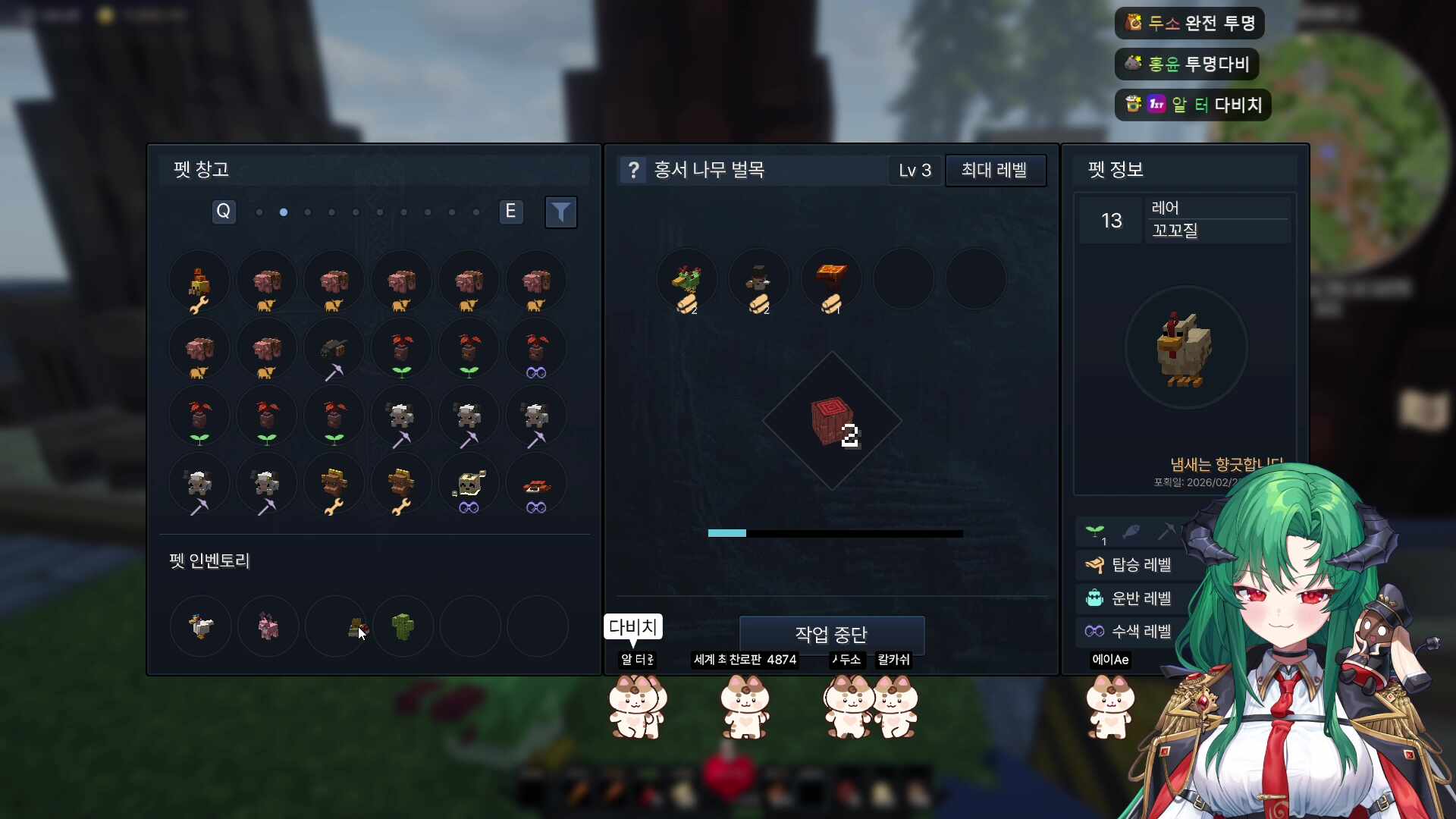1456x819 pixels.
Task: Select the dark-hat pet work slot
Action: (x=759, y=281)
